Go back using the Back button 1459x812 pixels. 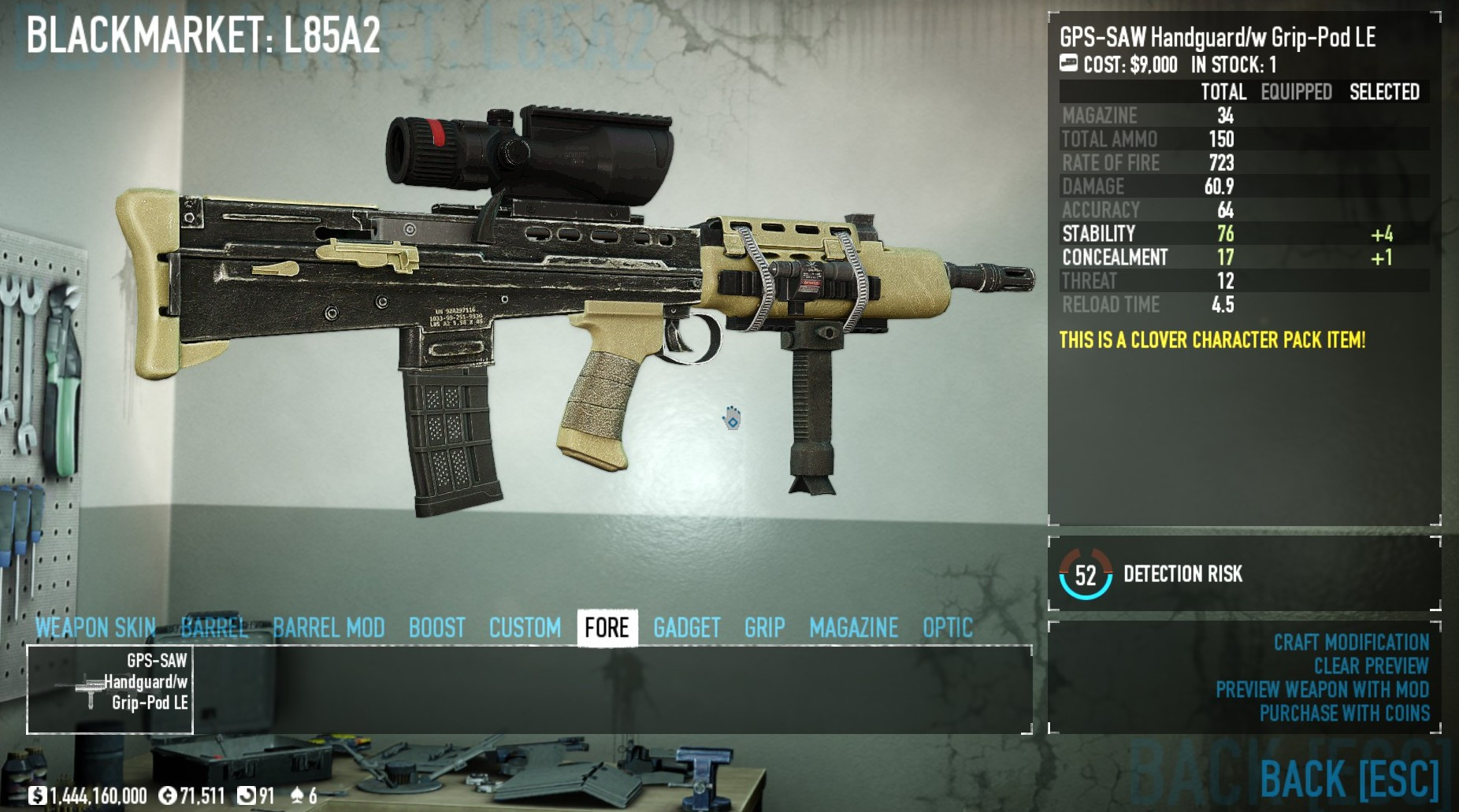pyautogui.click(x=1349, y=779)
